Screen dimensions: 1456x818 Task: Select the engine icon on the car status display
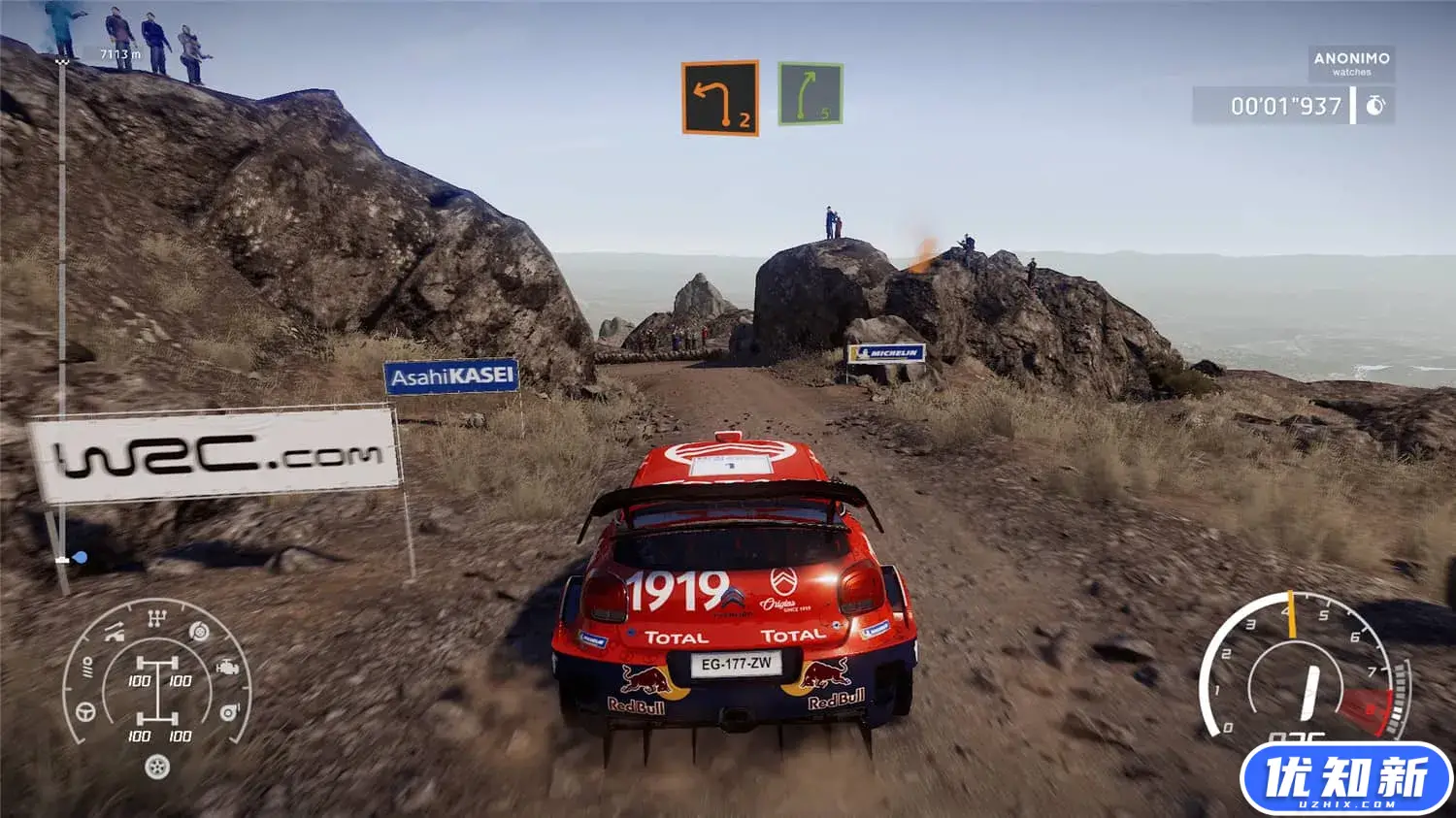click(x=228, y=668)
